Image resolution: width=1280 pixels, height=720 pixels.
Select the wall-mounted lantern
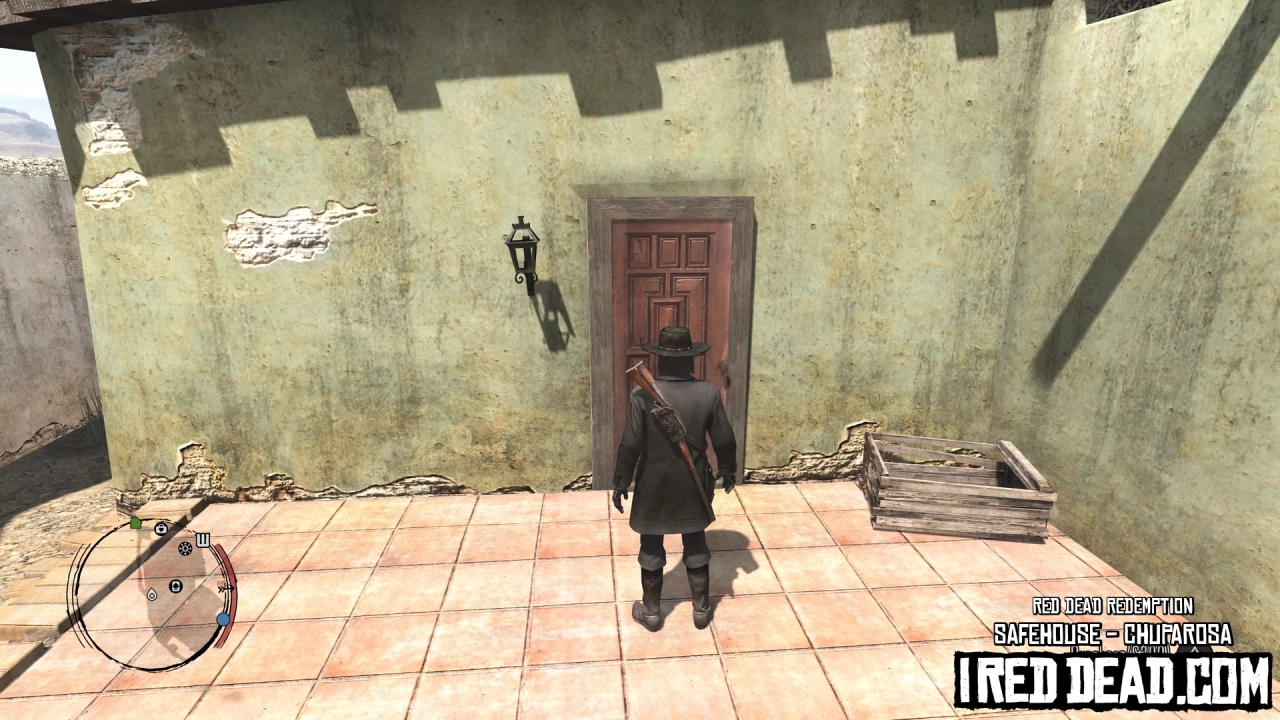pyautogui.click(x=522, y=255)
